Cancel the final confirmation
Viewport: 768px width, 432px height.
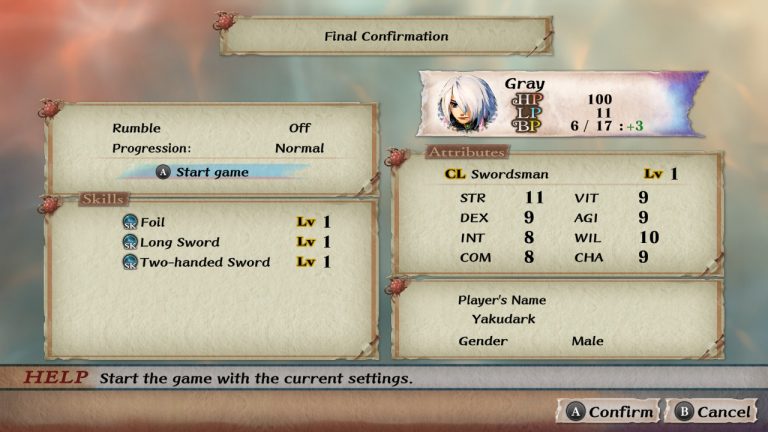tap(713, 412)
